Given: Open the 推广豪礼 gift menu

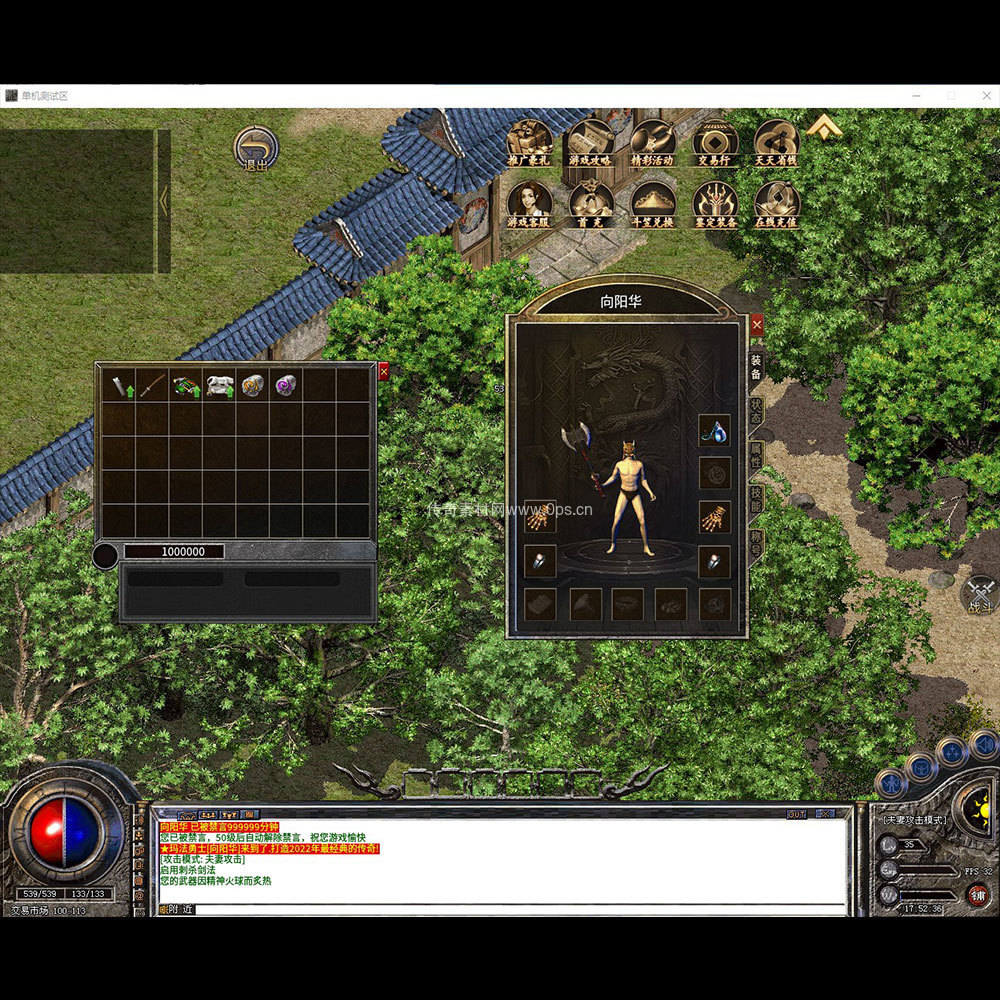Looking at the screenshot, I should [530, 142].
